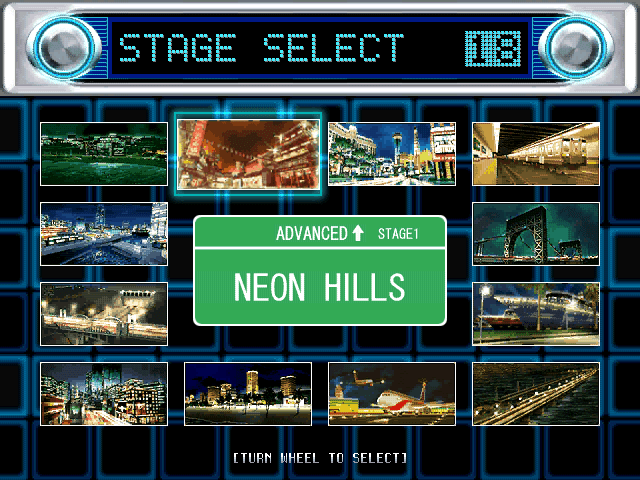Choose the docked red ship stage

click(536, 314)
